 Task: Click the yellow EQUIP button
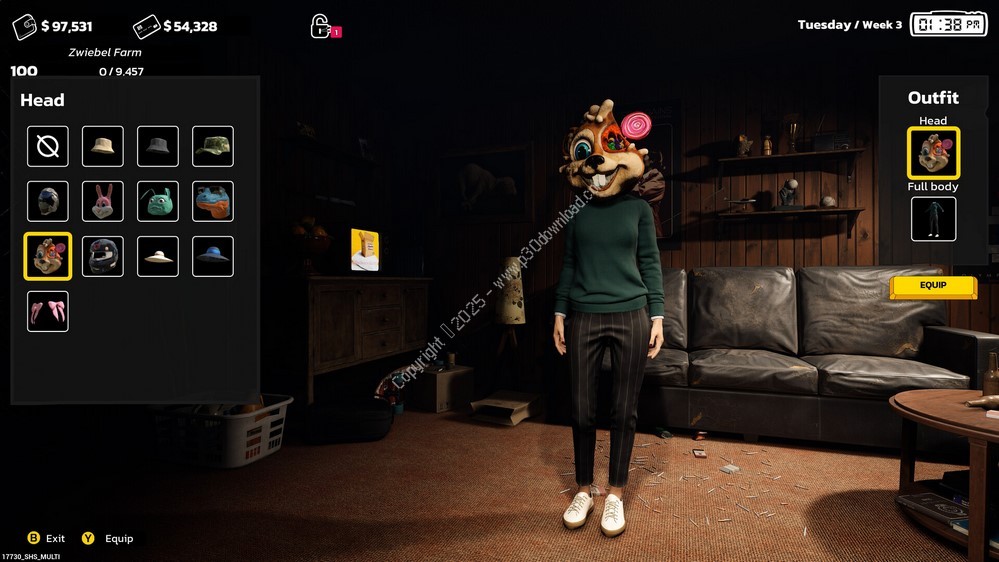pyautogui.click(x=933, y=287)
